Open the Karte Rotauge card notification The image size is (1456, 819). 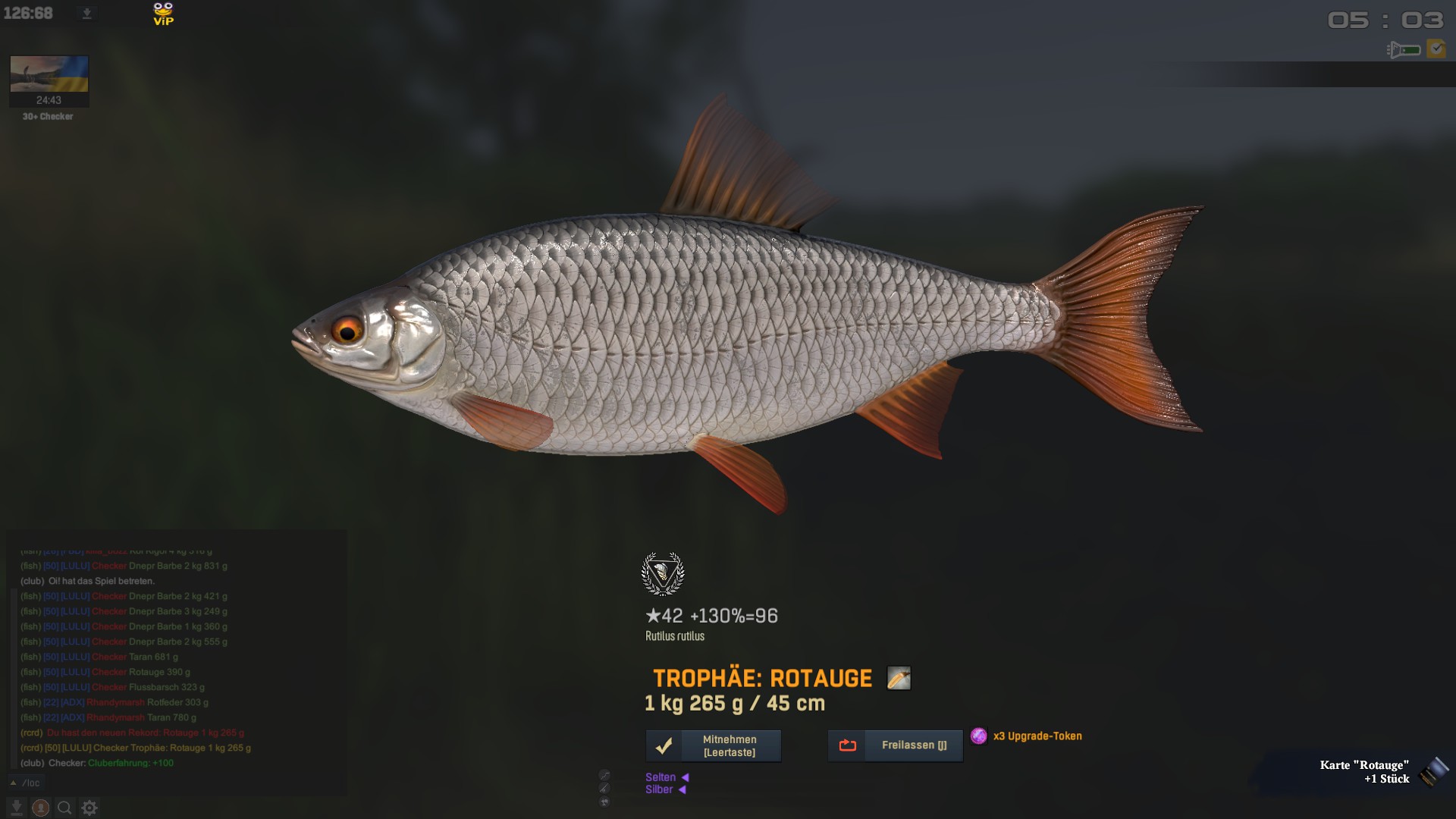[x=1365, y=772]
